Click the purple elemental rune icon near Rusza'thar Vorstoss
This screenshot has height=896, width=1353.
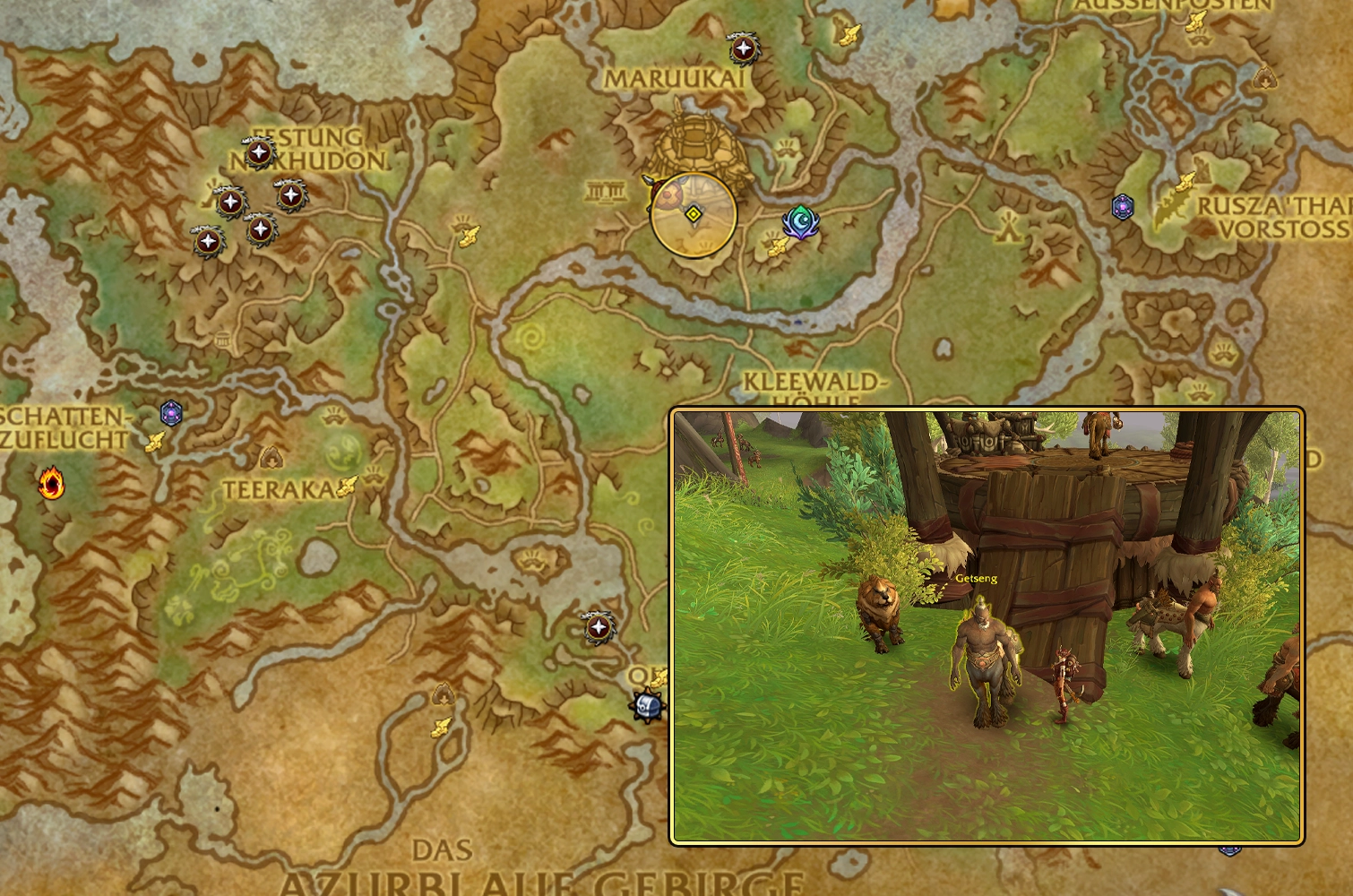[1123, 207]
